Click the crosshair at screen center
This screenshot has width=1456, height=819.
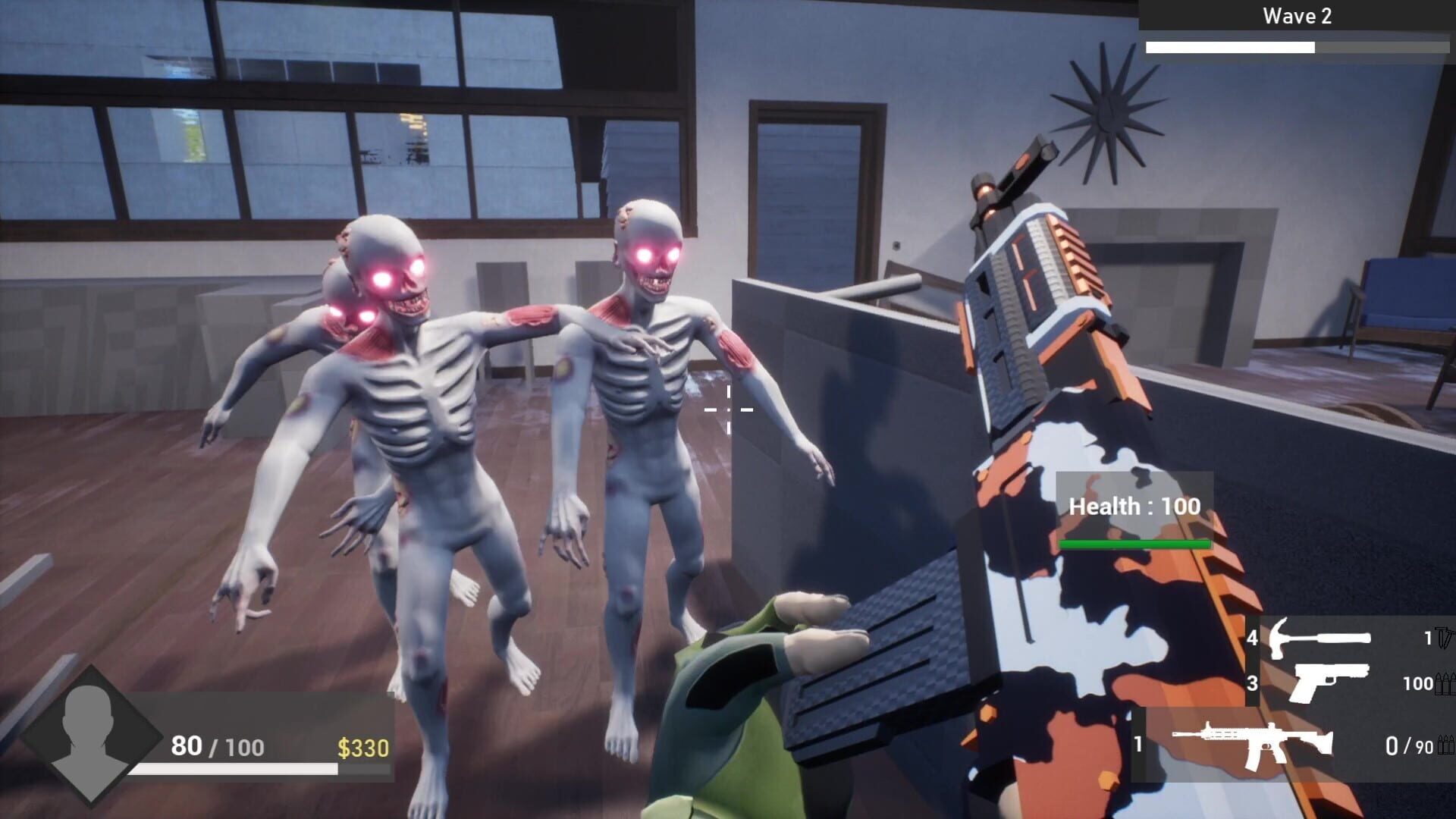730,409
